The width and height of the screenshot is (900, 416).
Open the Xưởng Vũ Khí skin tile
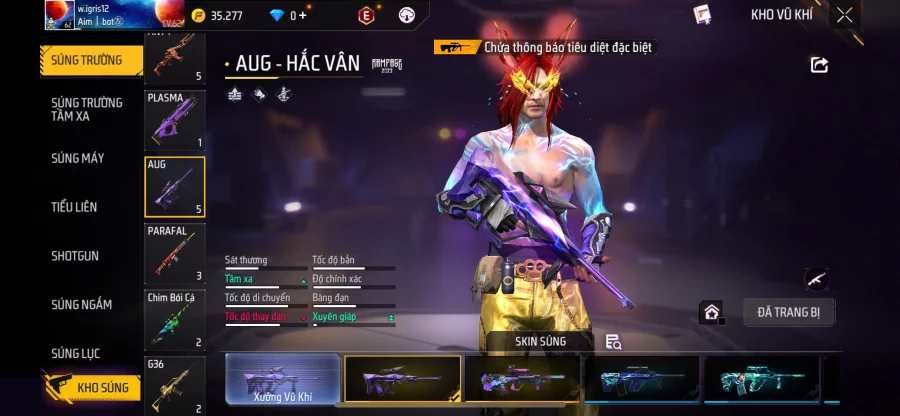282,379
